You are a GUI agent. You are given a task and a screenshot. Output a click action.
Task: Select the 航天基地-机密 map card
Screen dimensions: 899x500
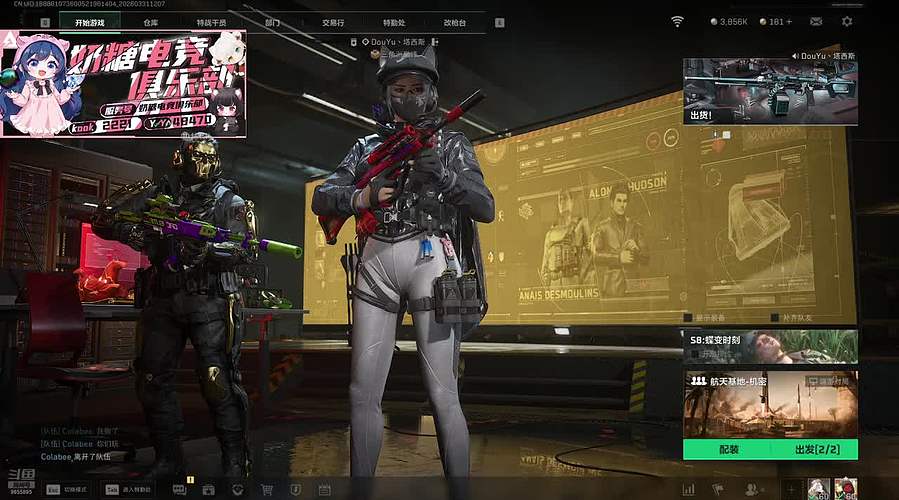770,404
